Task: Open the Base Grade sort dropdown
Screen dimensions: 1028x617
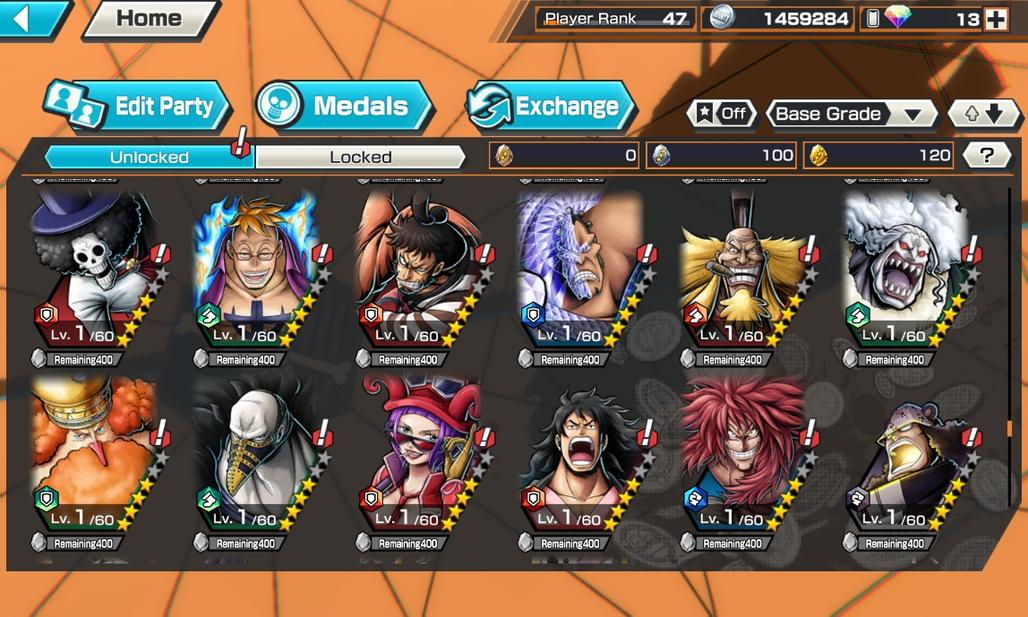Action: [x=849, y=113]
